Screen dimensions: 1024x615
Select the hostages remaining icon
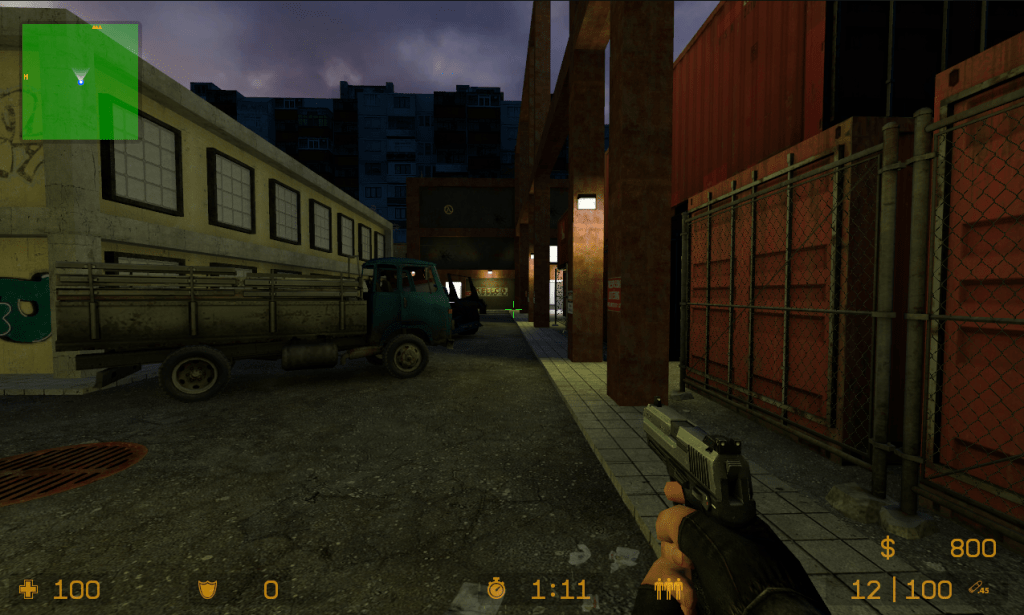(x=667, y=590)
